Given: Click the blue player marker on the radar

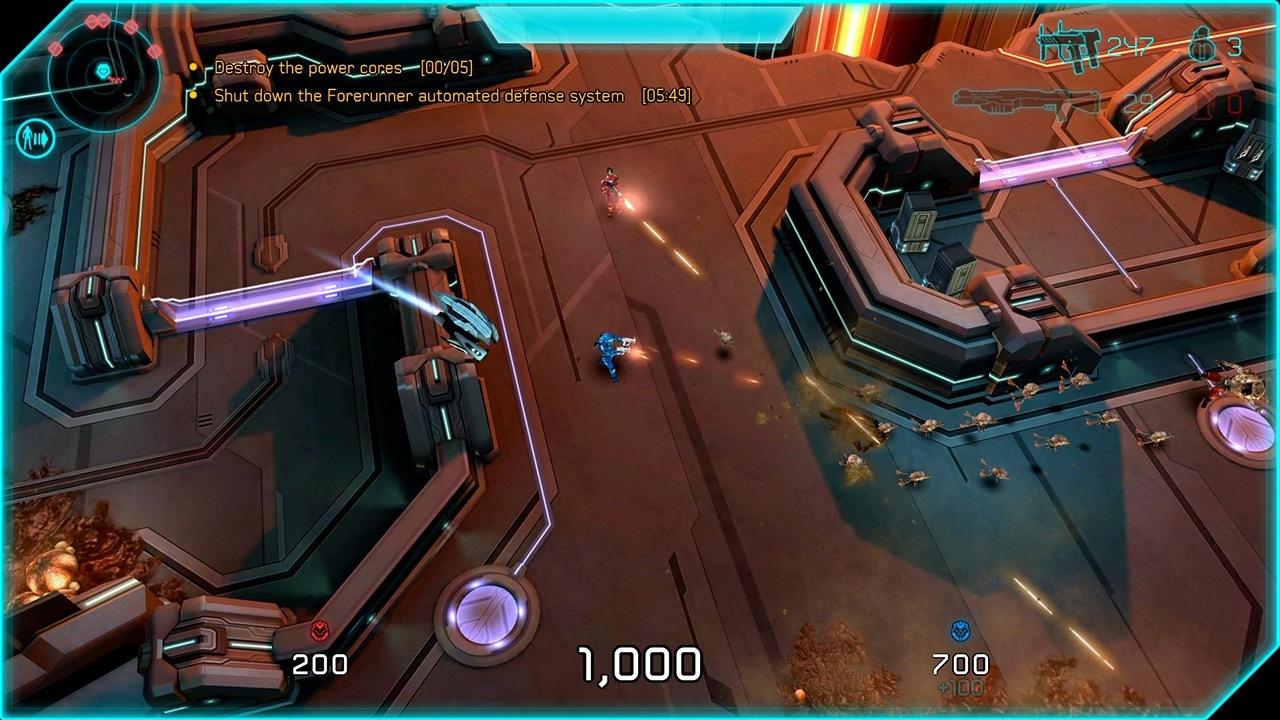Looking at the screenshot, I should (103, 69).
